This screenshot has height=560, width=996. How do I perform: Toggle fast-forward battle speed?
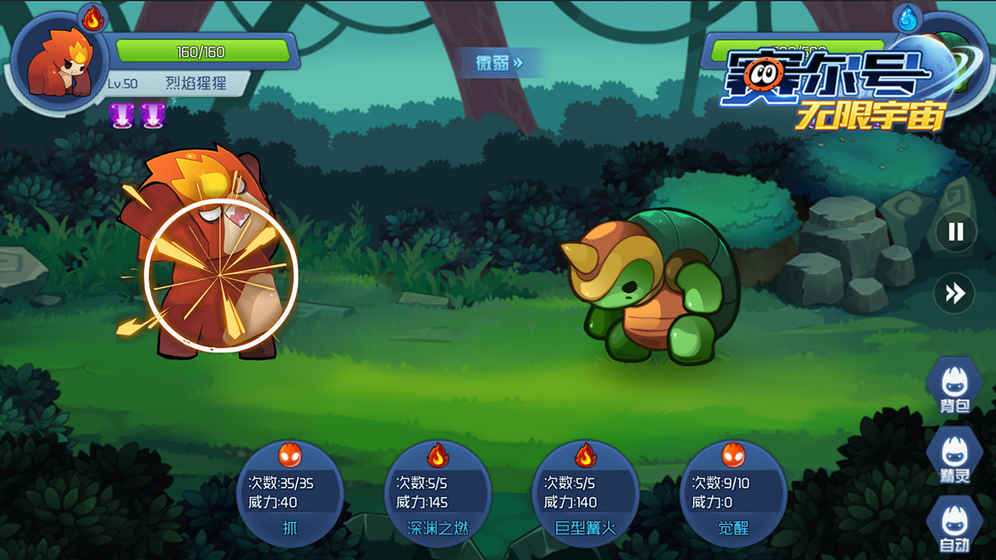click(x=955, y=292)
